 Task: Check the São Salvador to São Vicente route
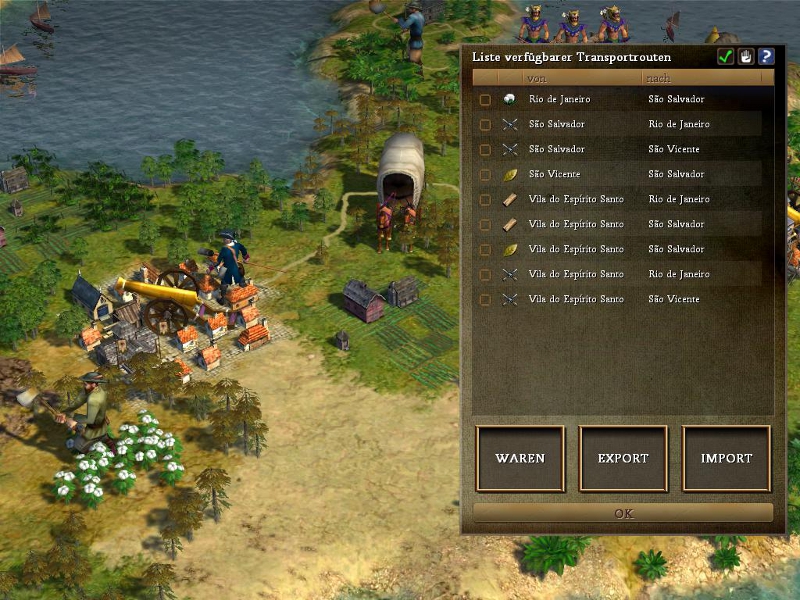click(x=485, y=150)
